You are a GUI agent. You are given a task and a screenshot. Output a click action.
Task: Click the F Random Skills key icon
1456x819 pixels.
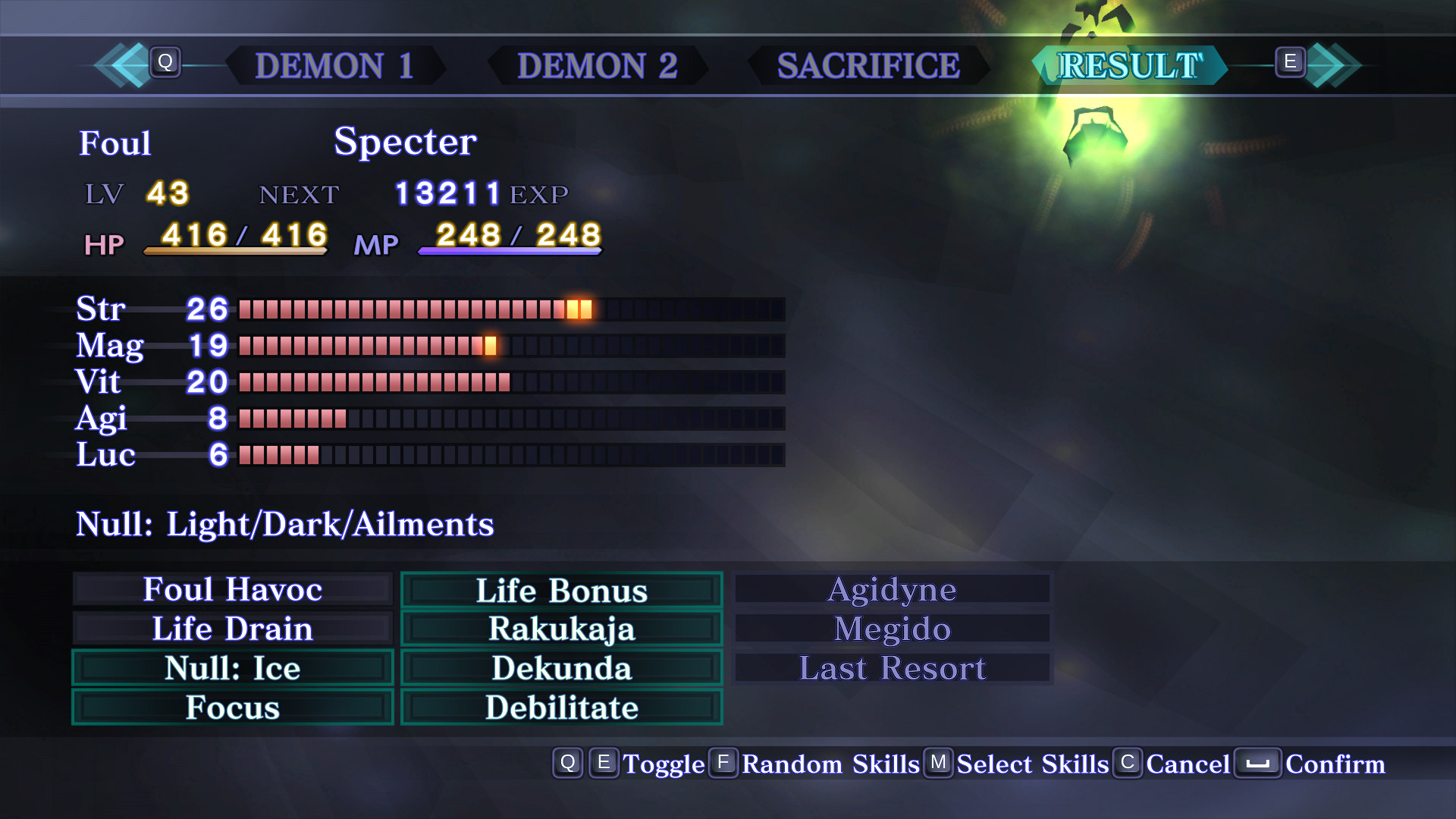point(723,764)
